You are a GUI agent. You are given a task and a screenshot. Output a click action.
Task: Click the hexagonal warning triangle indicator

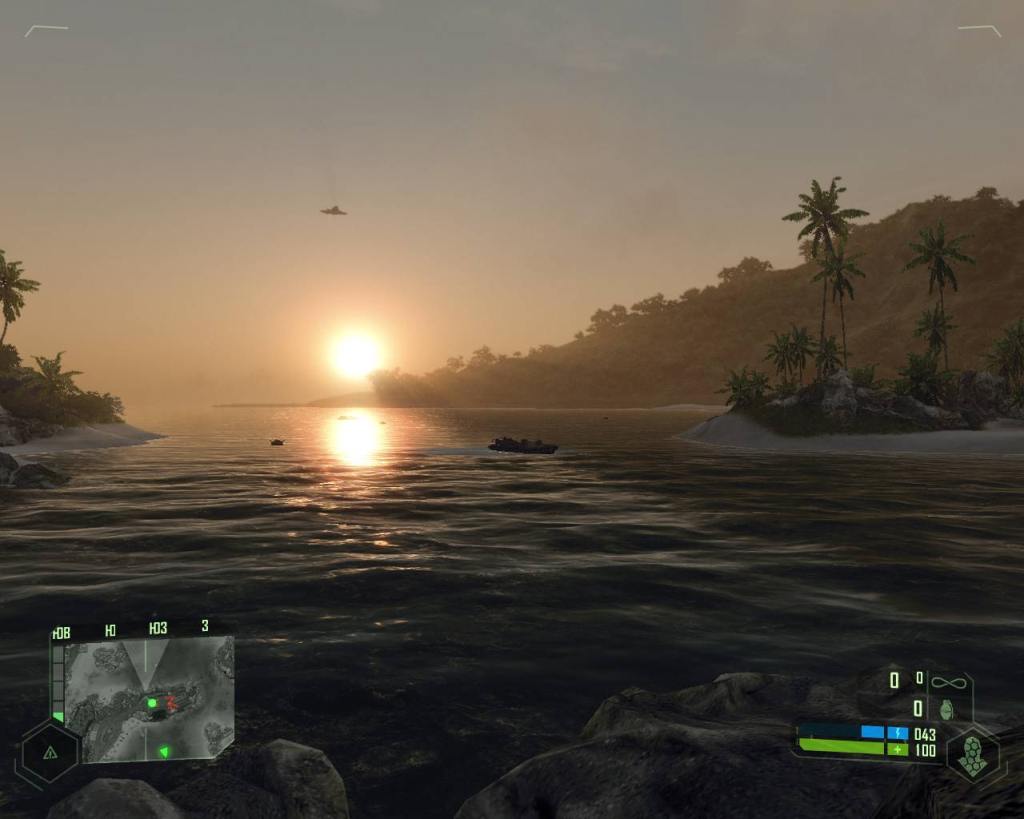click(50, 752)
